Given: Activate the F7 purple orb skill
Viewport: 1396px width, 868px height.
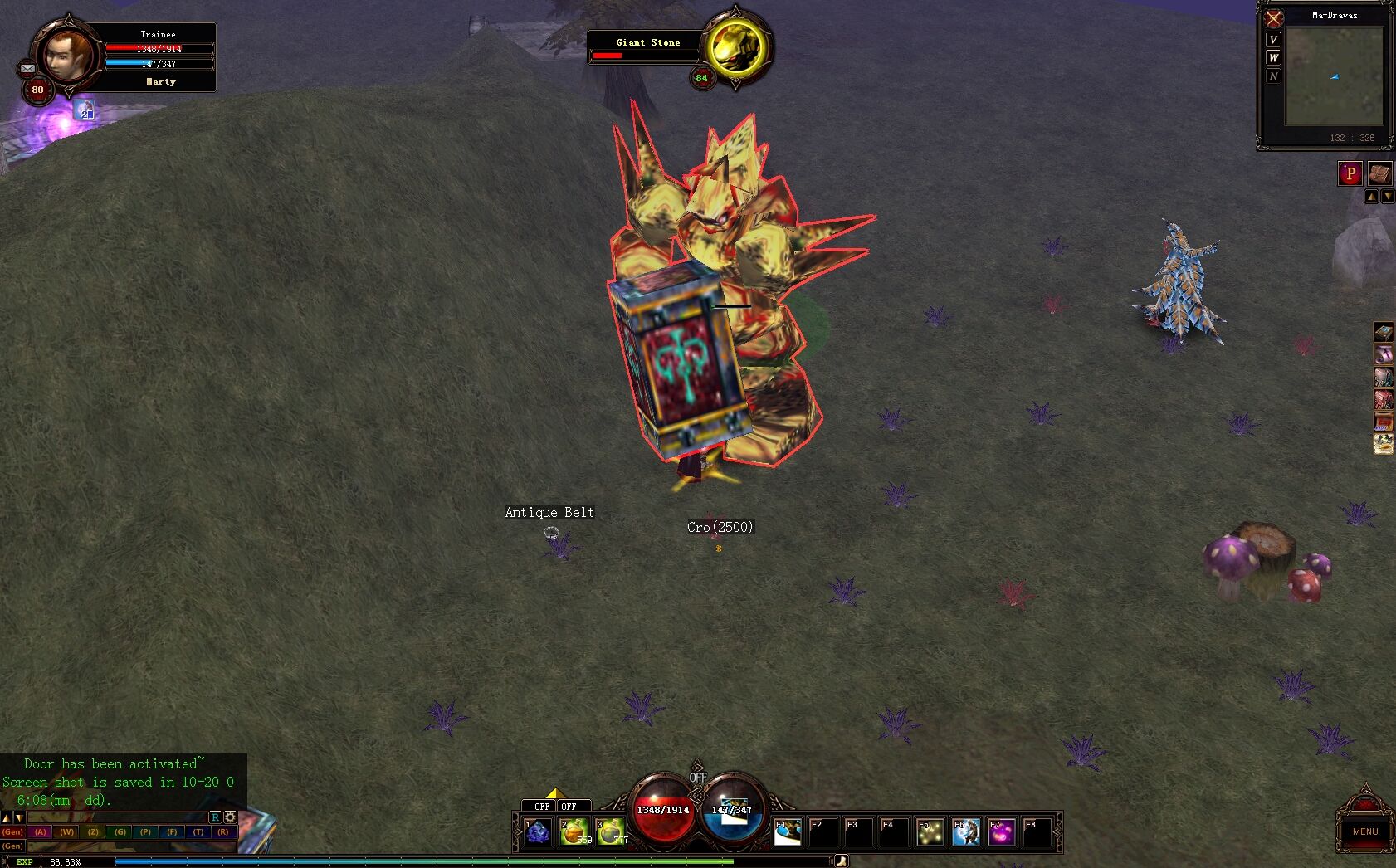Looking at the screenshot, I should 1001,831.
